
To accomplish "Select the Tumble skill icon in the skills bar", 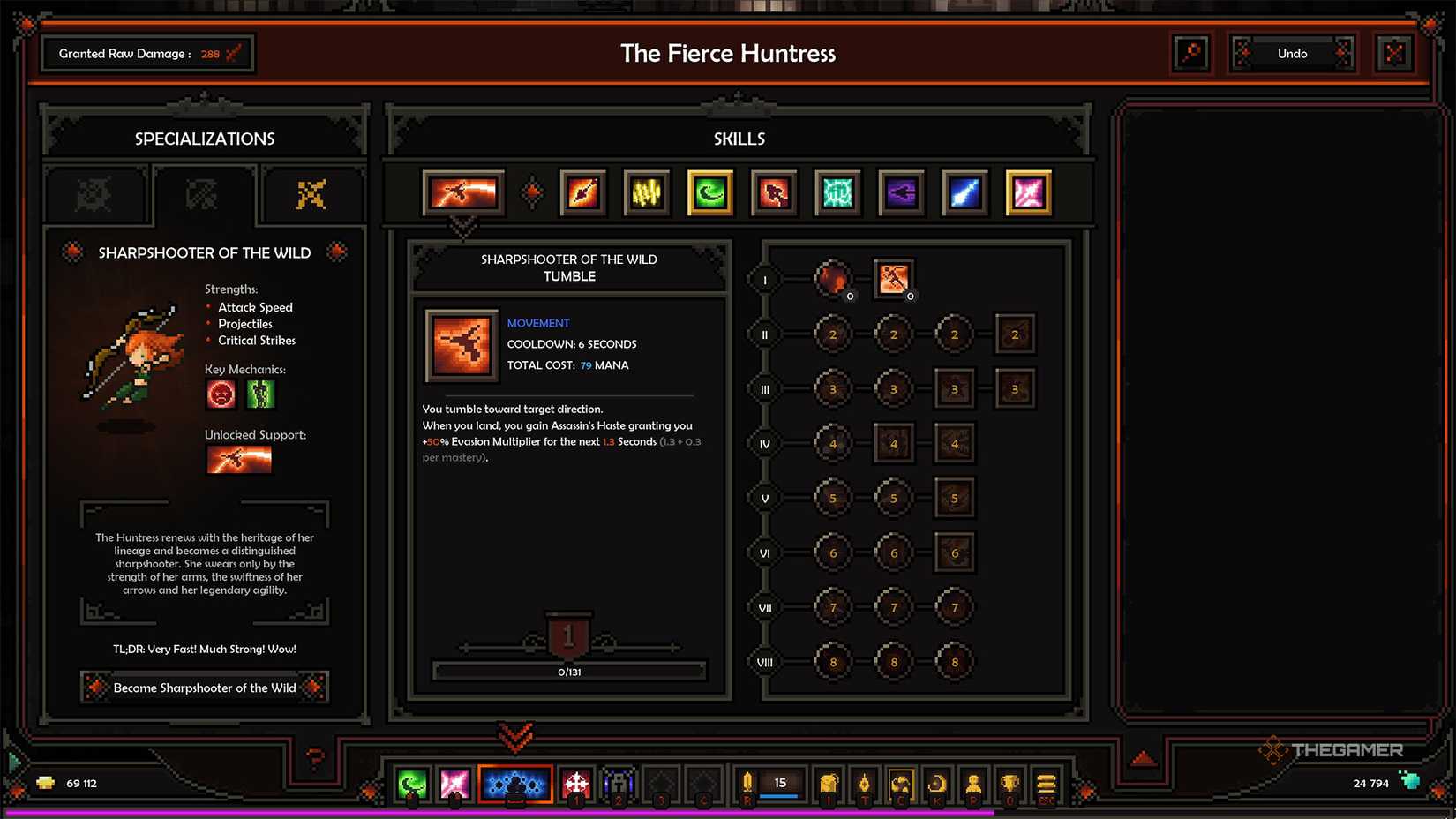I will (x=463, y=193).
